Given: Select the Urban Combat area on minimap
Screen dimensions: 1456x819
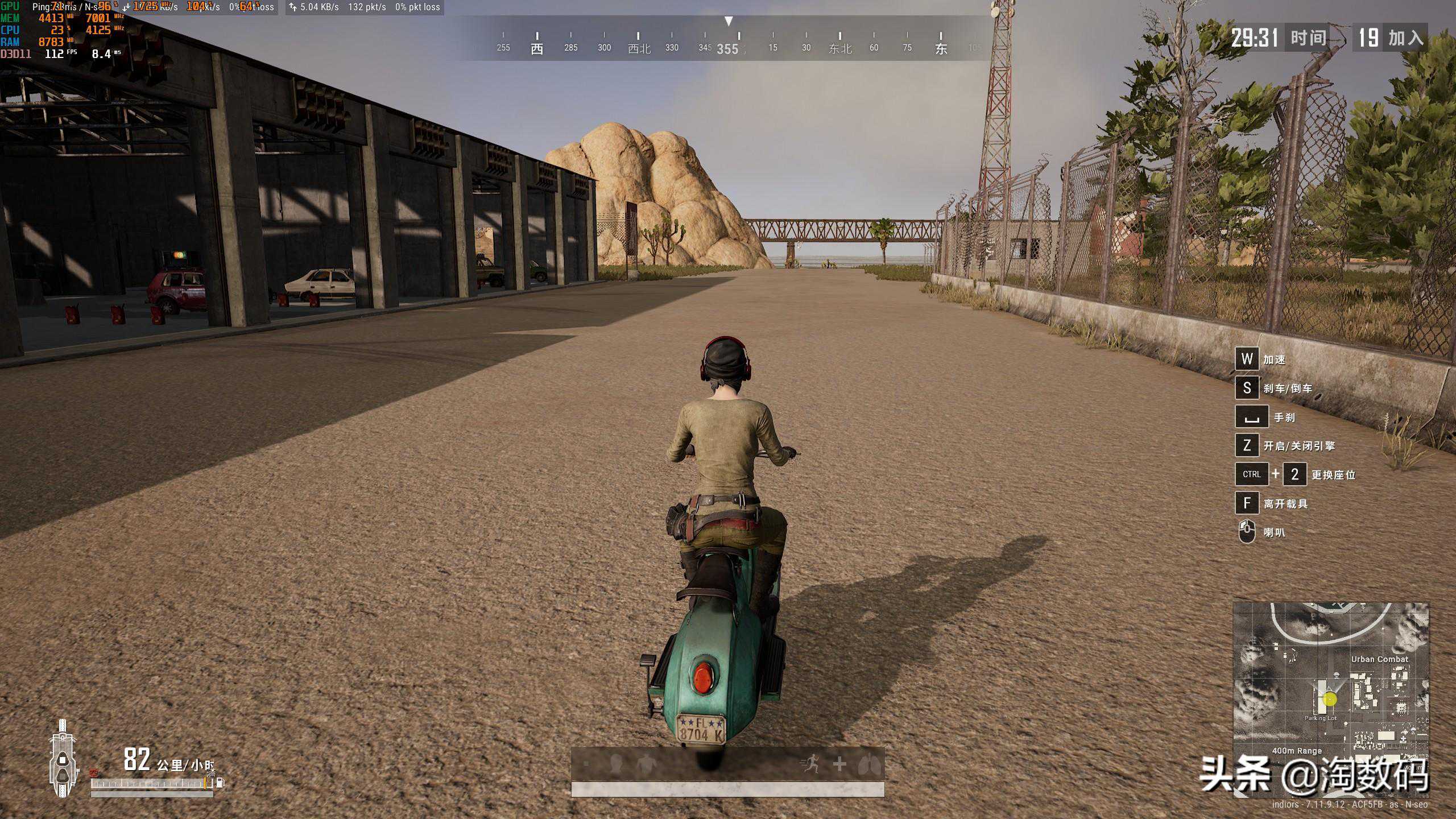Looking at the screenshot, I should [x=1380, y=659].
